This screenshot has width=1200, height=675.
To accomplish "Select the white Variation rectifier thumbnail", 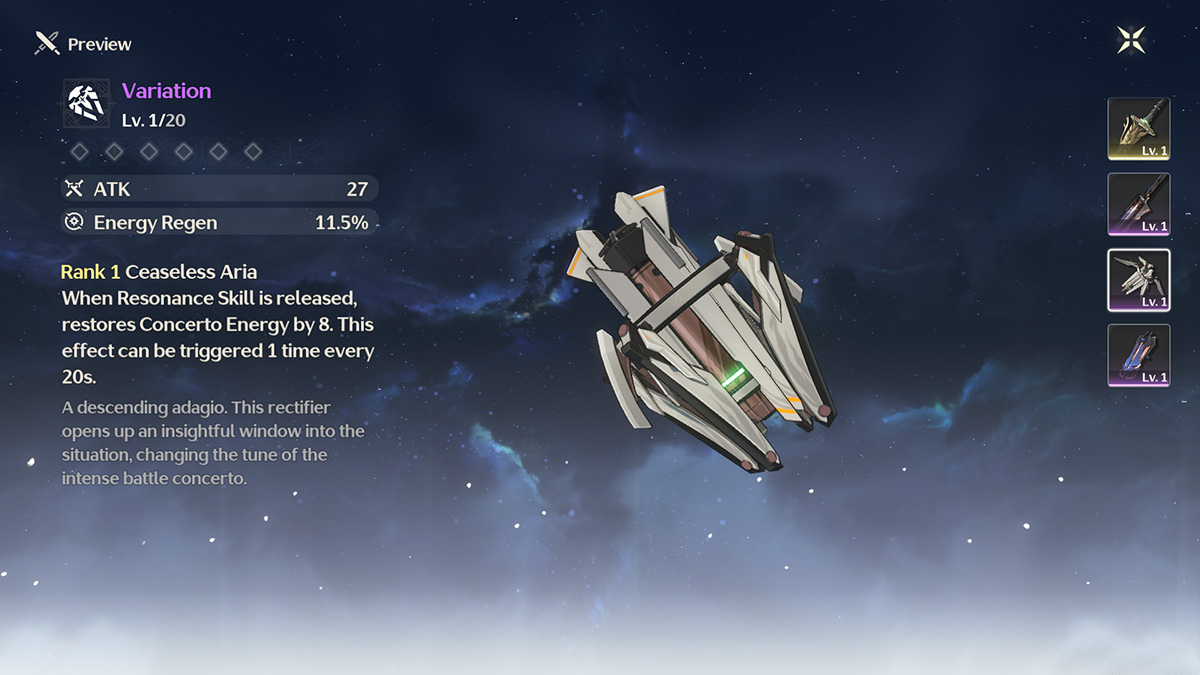I will (x=1138, y=280).
